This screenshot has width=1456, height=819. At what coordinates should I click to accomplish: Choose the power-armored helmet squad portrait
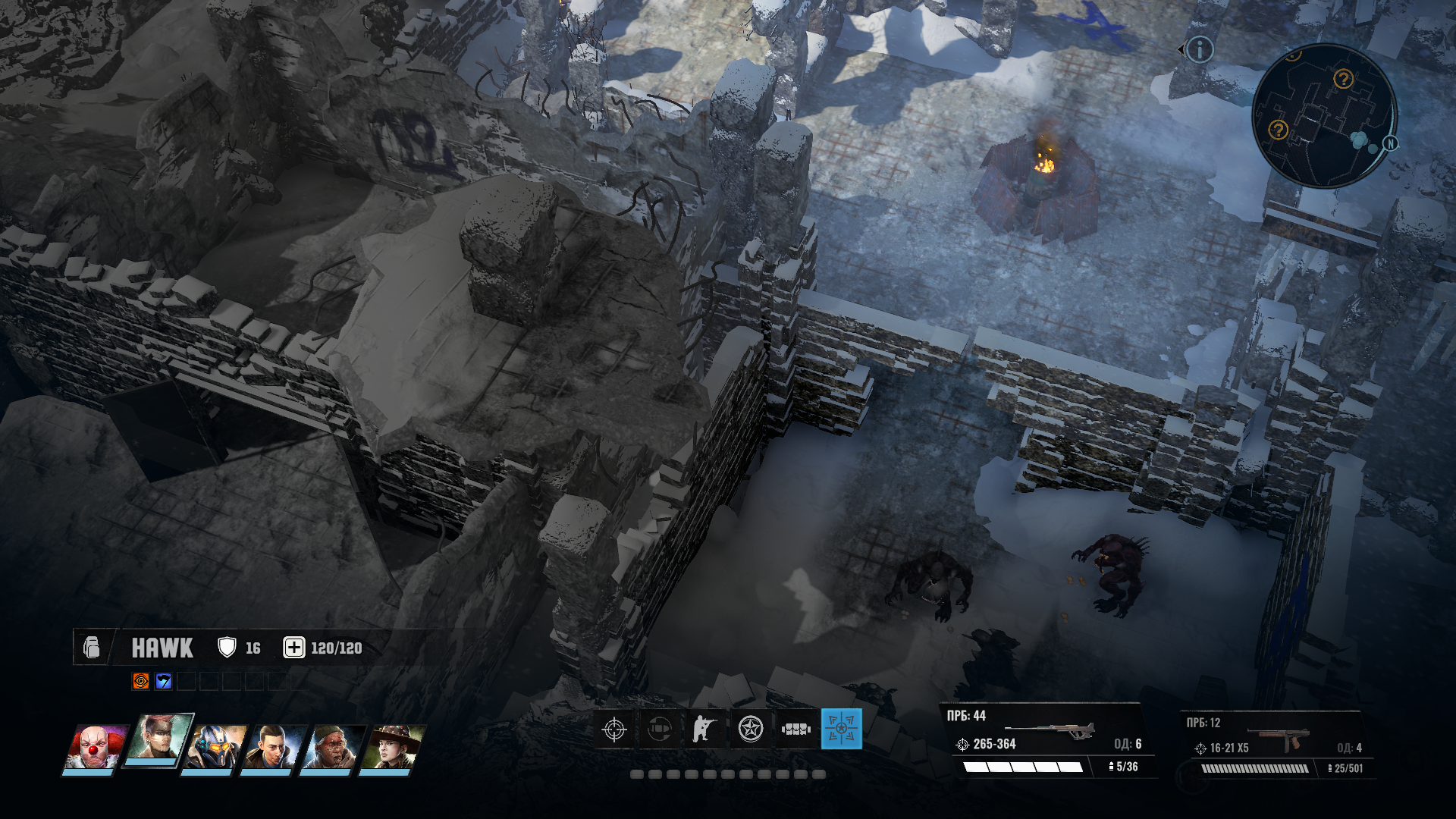[217, 747]
